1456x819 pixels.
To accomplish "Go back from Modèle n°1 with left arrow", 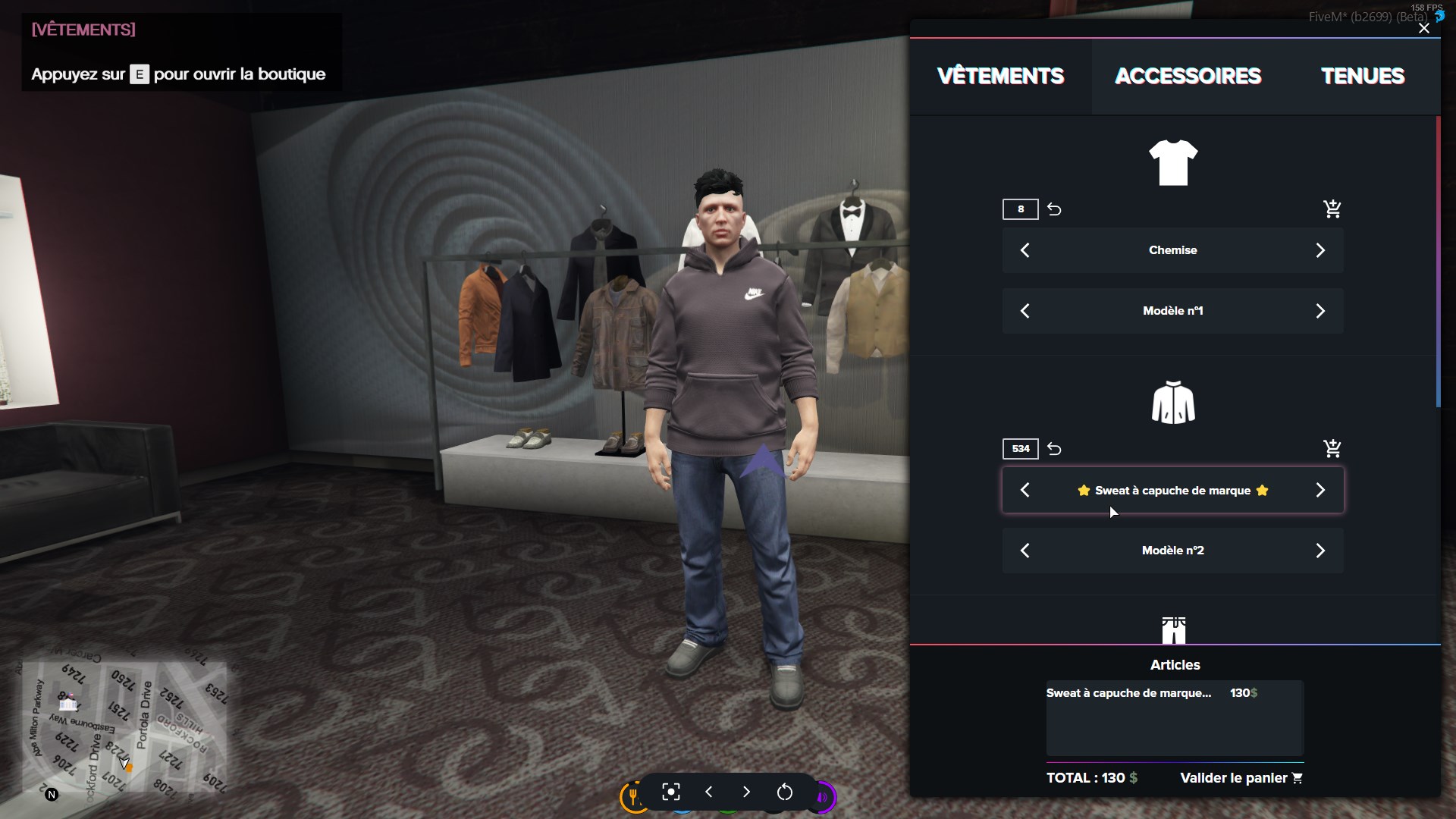I will tap(1025, 311).
